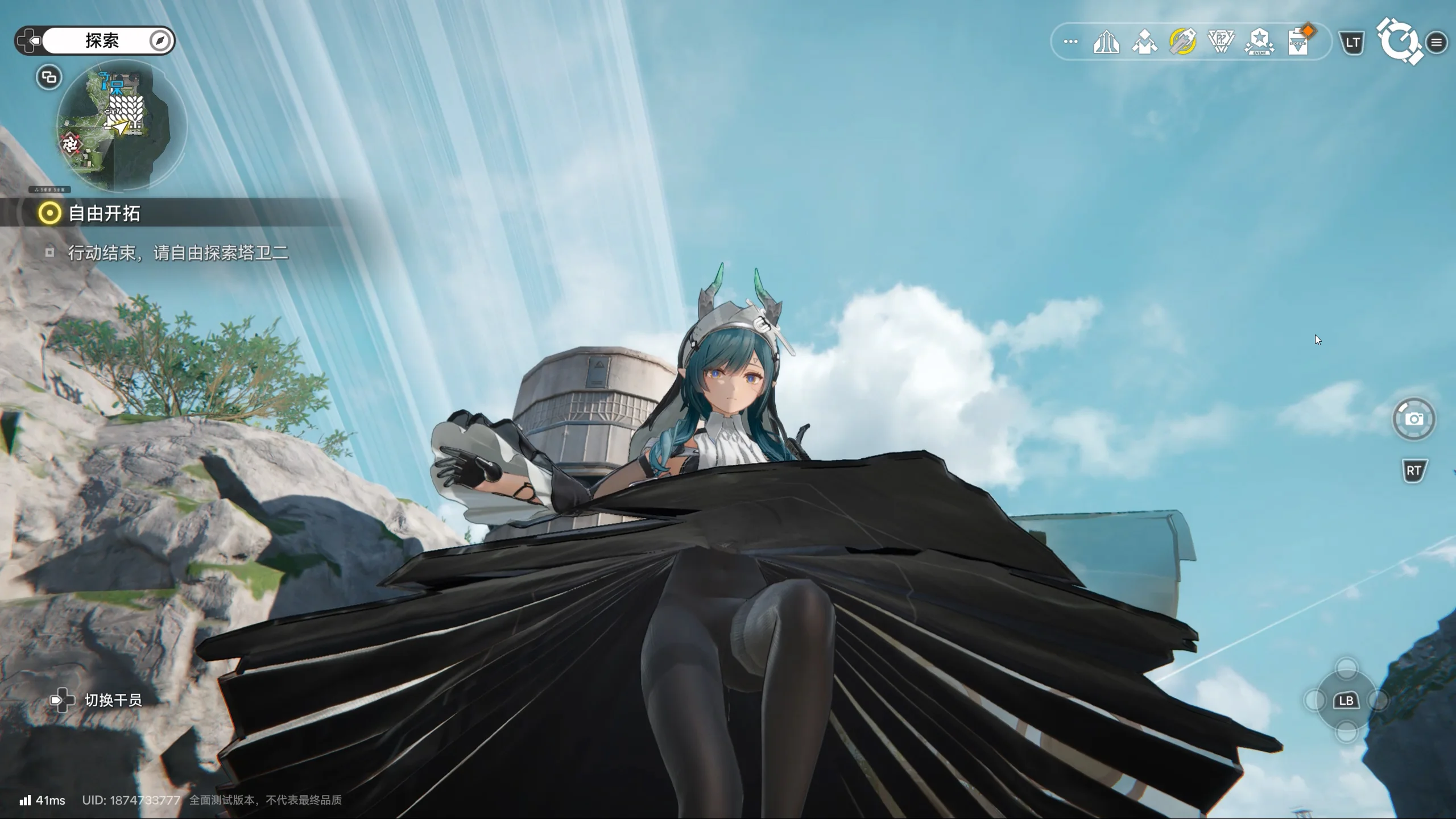
Task: Click the yellow-ringed weapon icon
Action: click(1182, 42)
